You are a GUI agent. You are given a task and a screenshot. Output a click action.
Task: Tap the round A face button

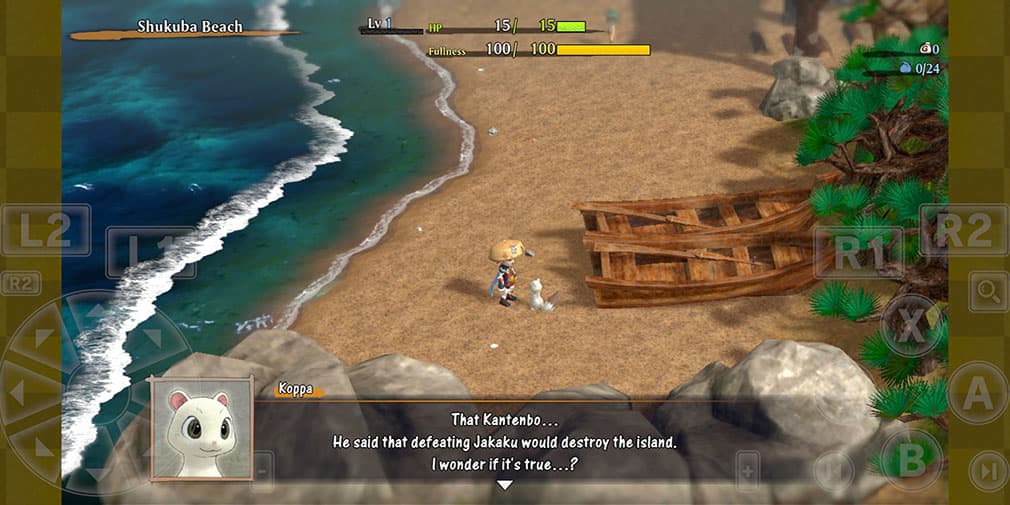point(977,392)
